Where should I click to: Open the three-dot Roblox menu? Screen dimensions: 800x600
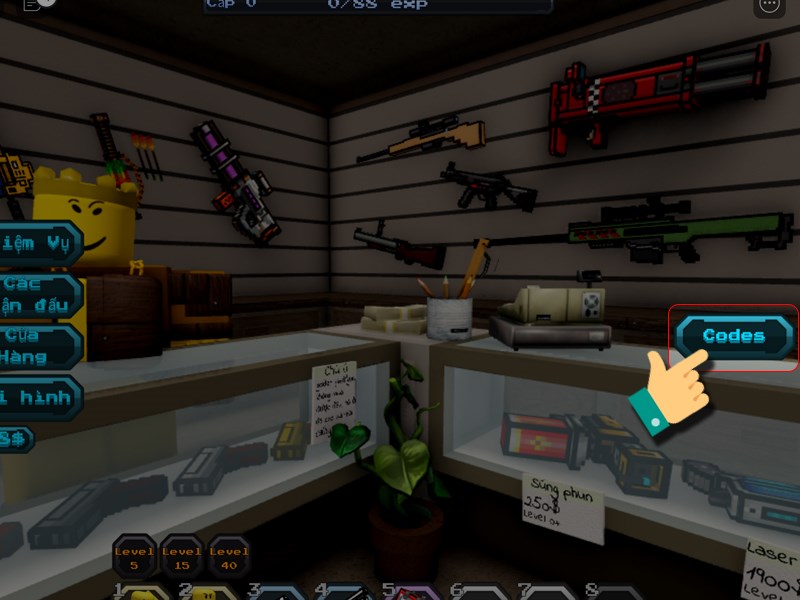769,5
